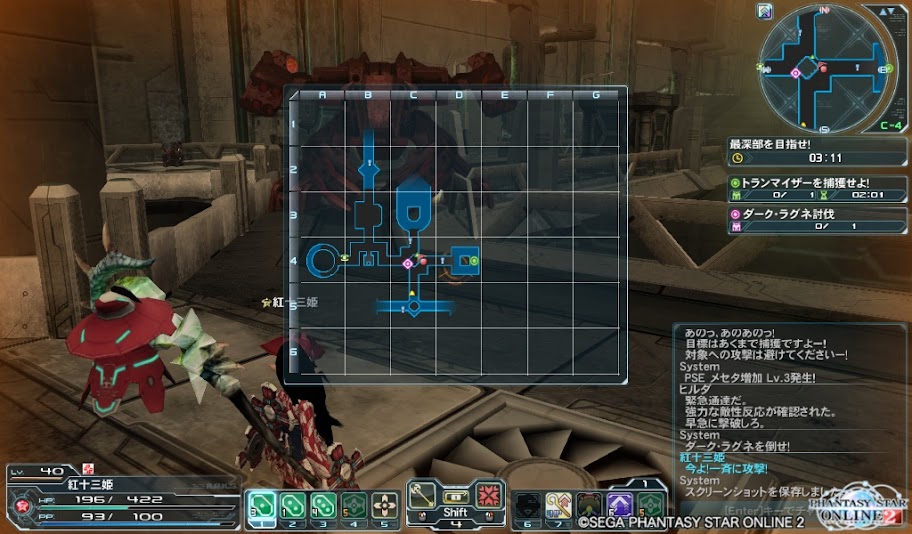
Task: Click the icon above the minimap's left edge
Action: point(765,11)
